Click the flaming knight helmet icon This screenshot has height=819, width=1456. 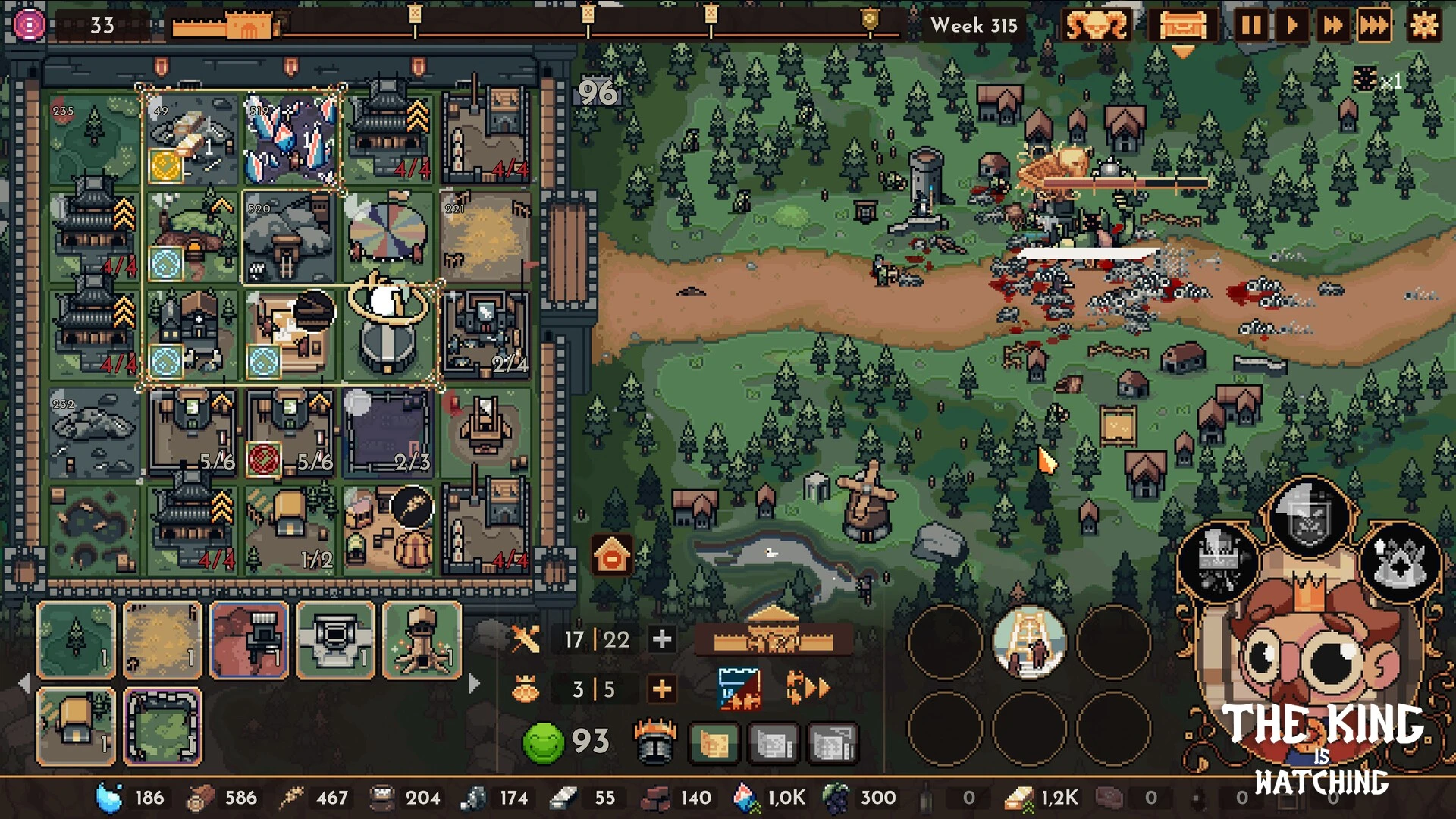pyautogui.click(x=654, y=741)
